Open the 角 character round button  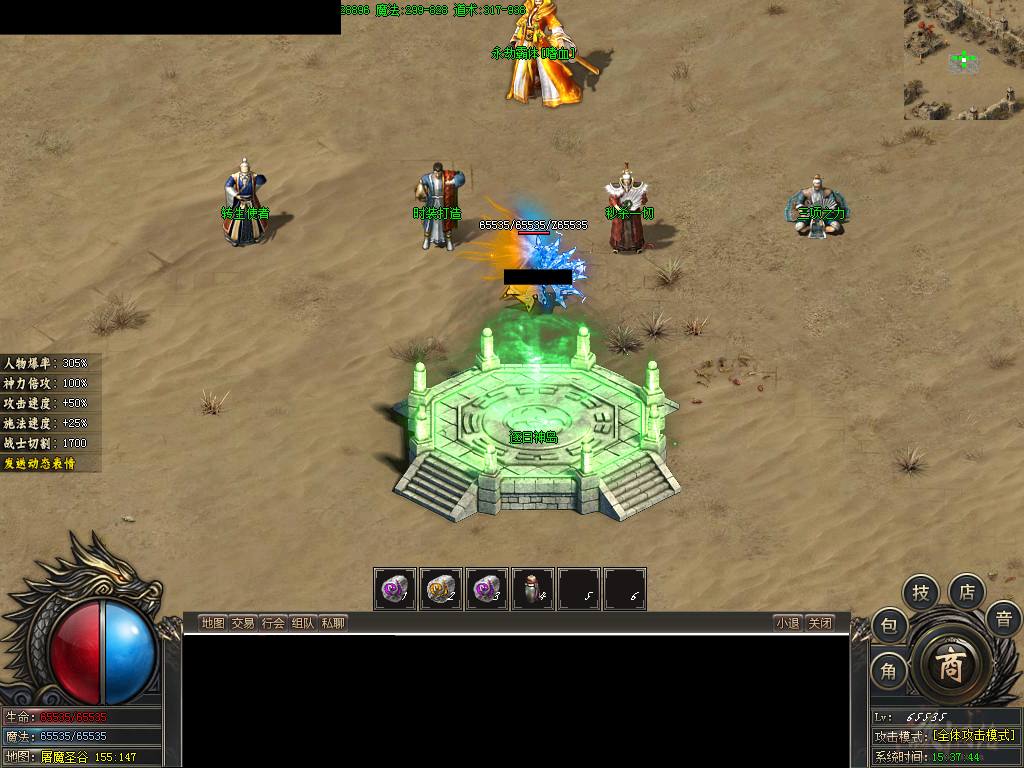(x=889, y=671)
